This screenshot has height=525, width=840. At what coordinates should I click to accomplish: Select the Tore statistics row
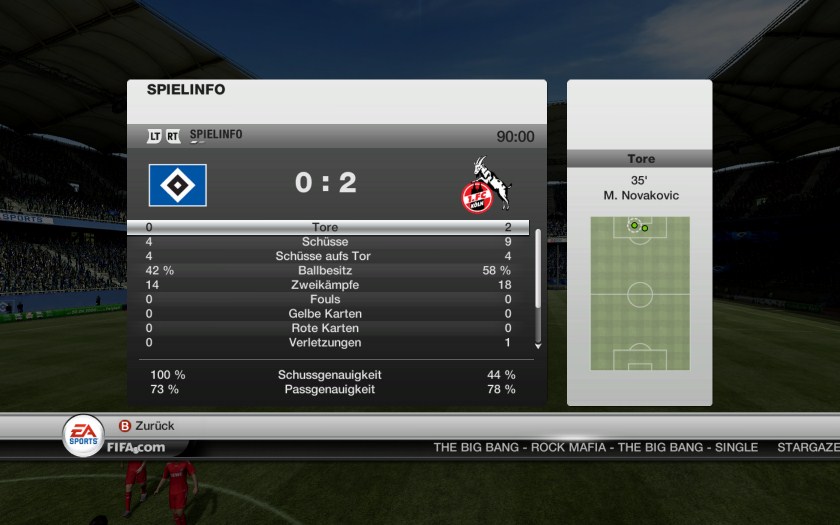(326, 228)
